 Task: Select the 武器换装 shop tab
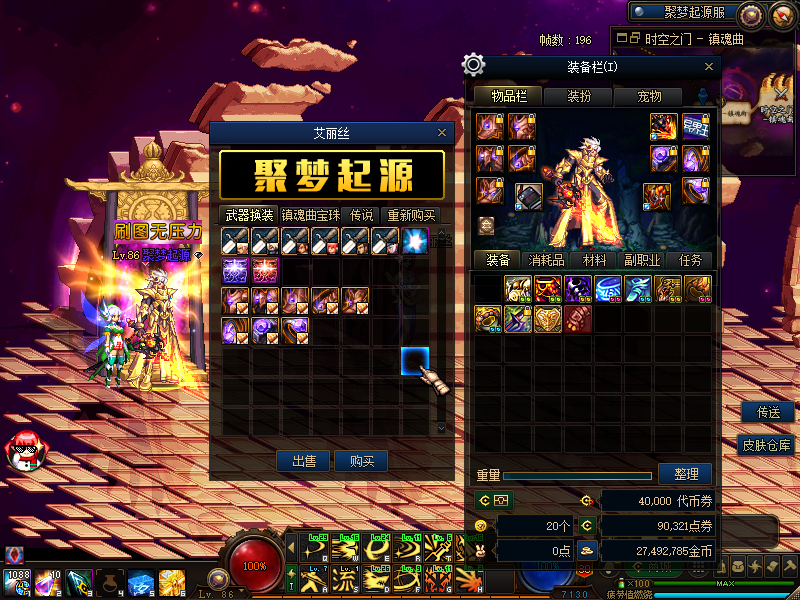coord(248,215)
